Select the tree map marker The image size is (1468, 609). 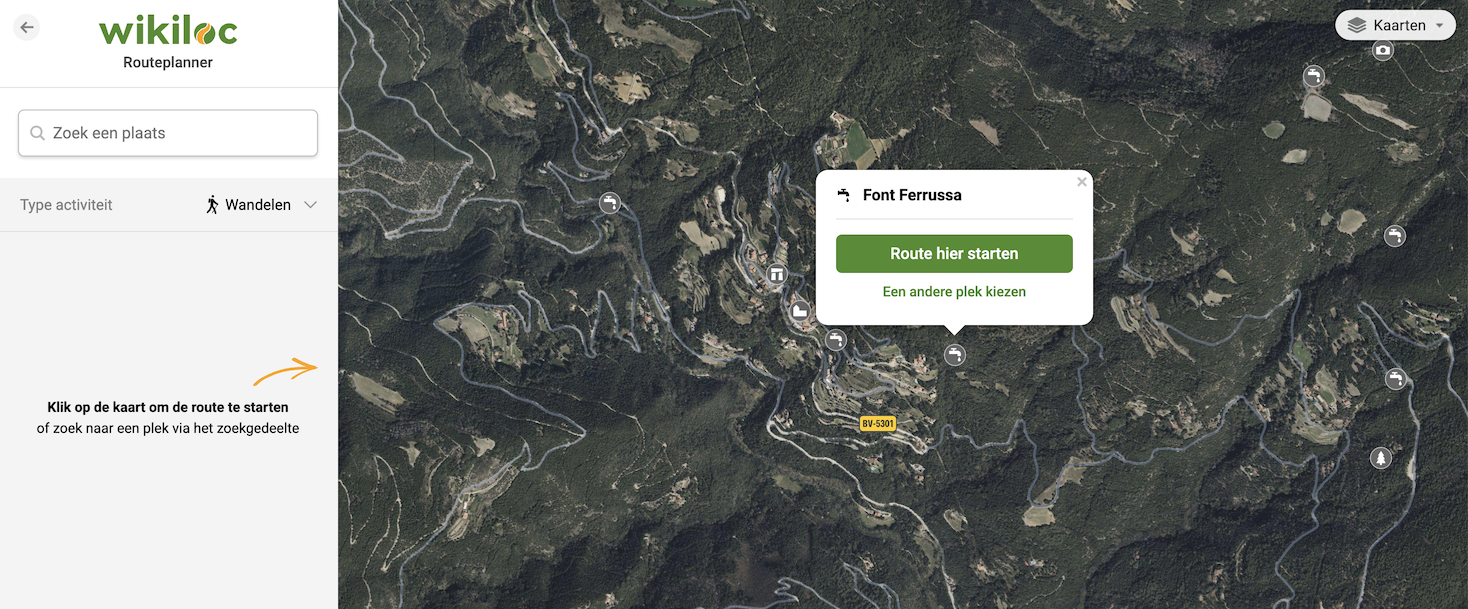coord(1381,458)
